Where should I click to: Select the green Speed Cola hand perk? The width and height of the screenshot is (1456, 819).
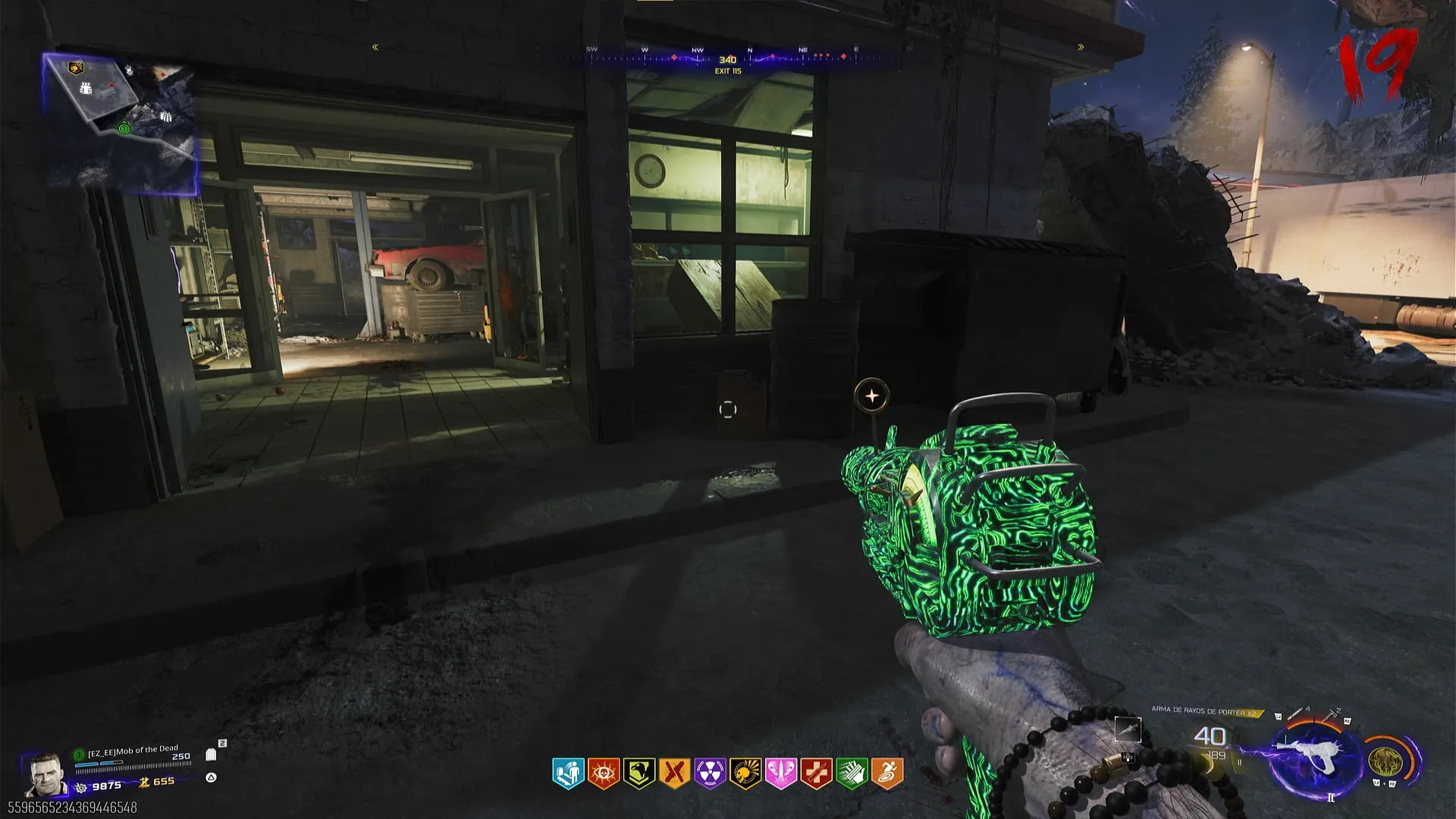(852, 773)
